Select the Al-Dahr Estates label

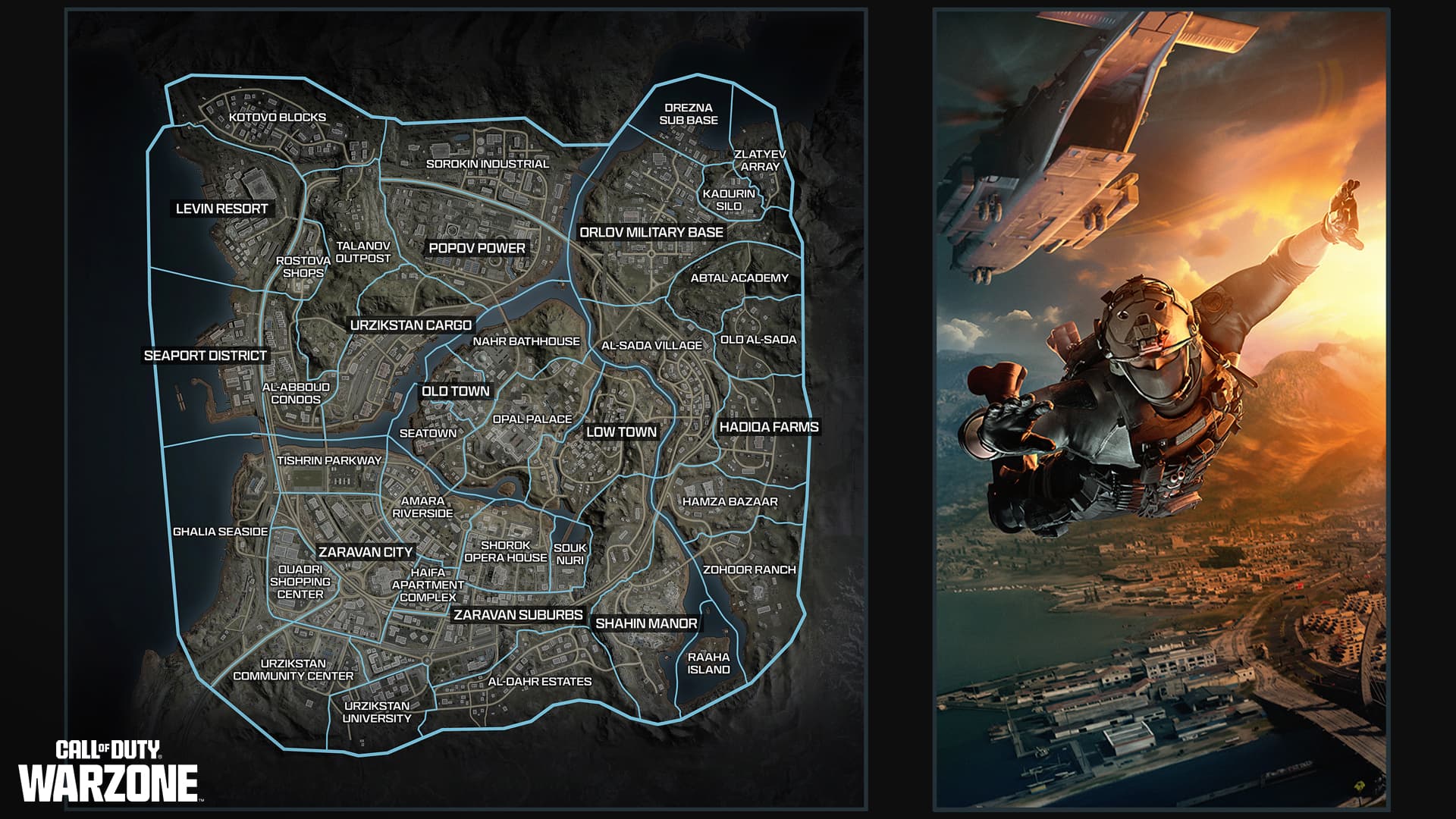(x=539, y=681)
